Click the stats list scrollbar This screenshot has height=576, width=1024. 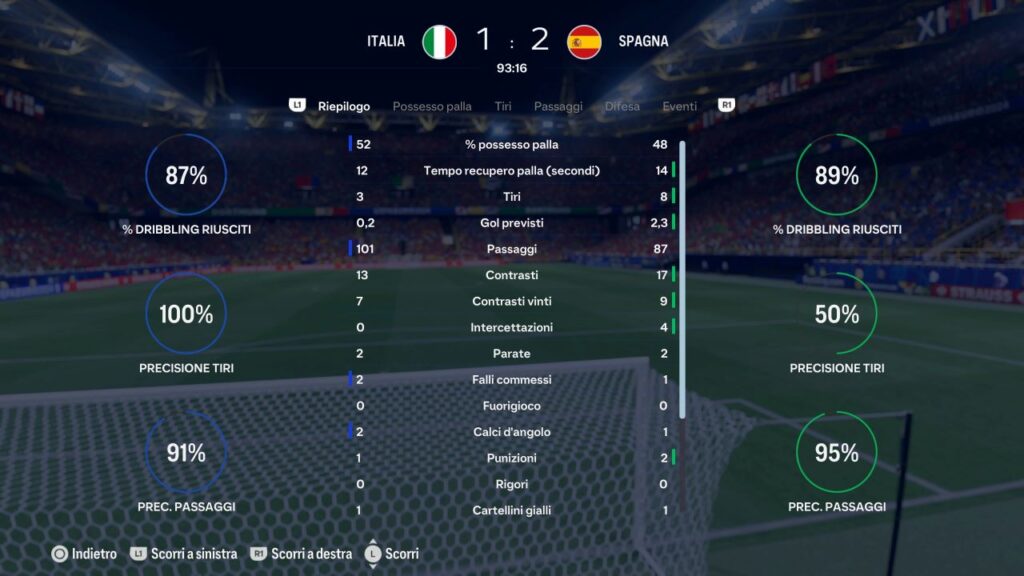682,280
